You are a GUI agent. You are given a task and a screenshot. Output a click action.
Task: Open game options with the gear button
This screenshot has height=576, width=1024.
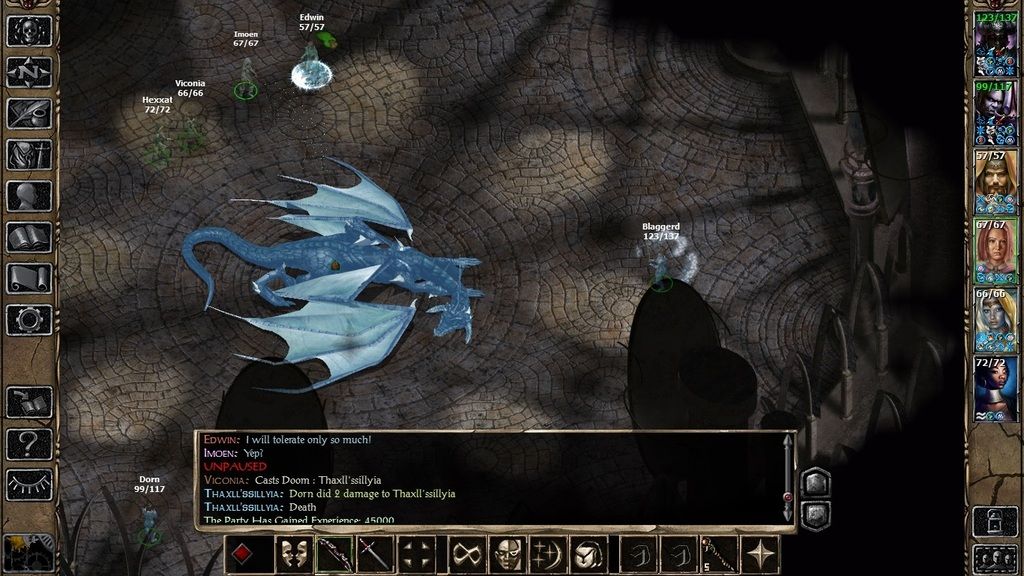tap(29, 319)
